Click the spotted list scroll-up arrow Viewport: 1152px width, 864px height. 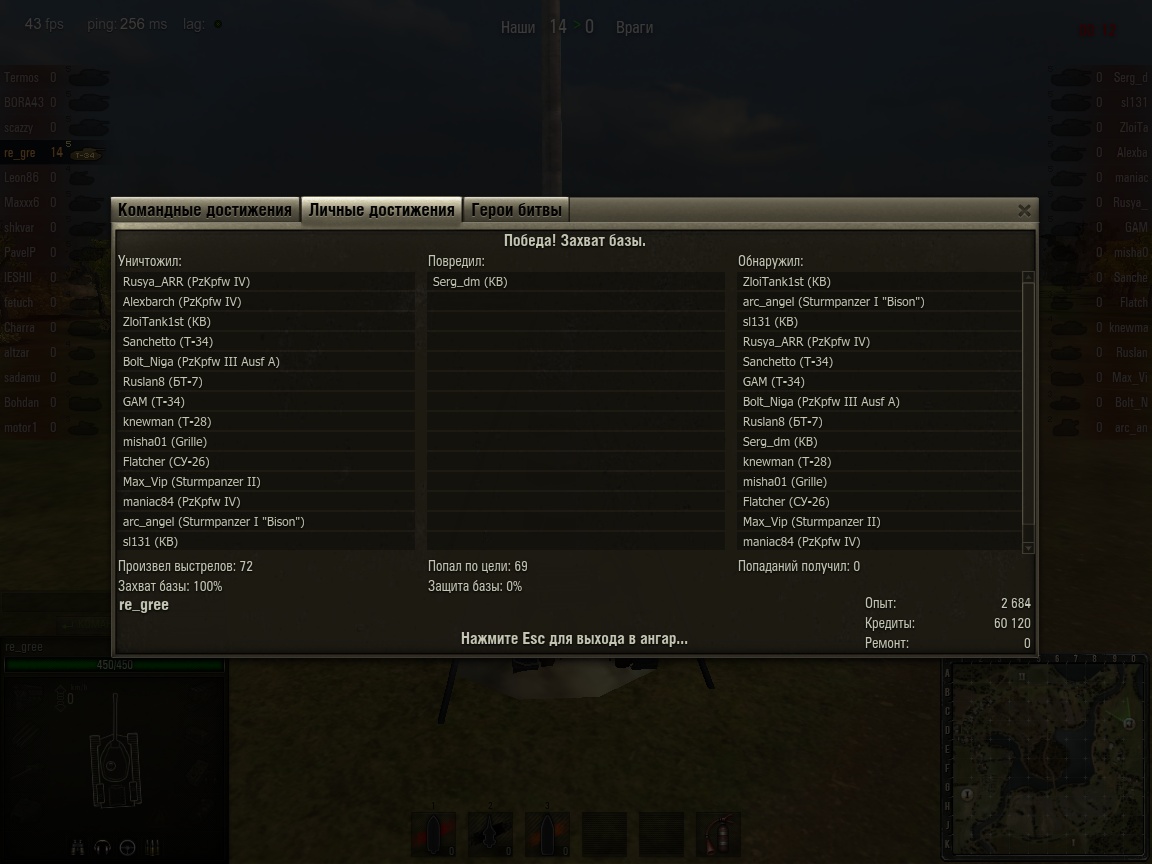pos(1028,276)
